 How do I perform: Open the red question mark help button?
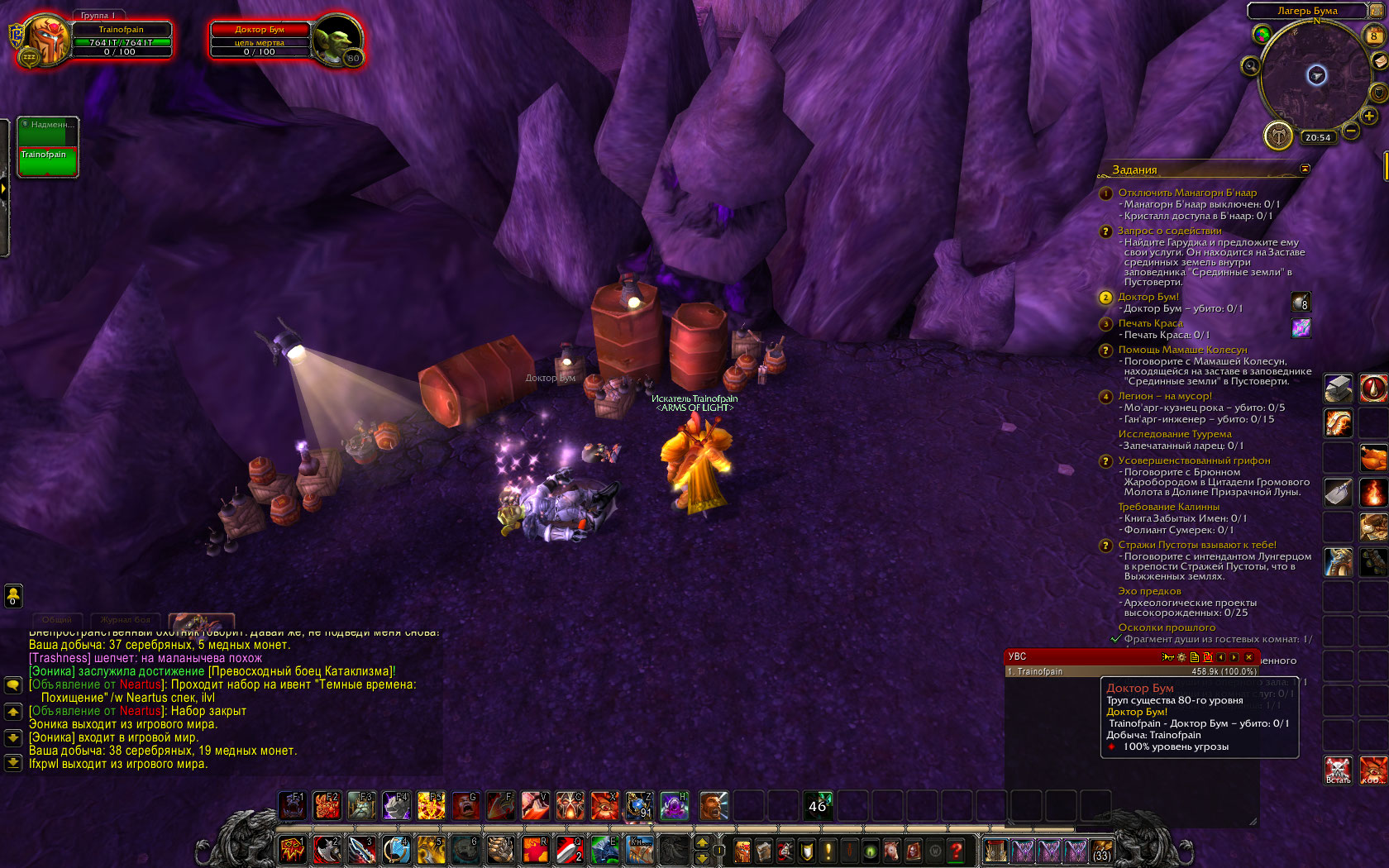pyautogui.click(x=957, y=850)
